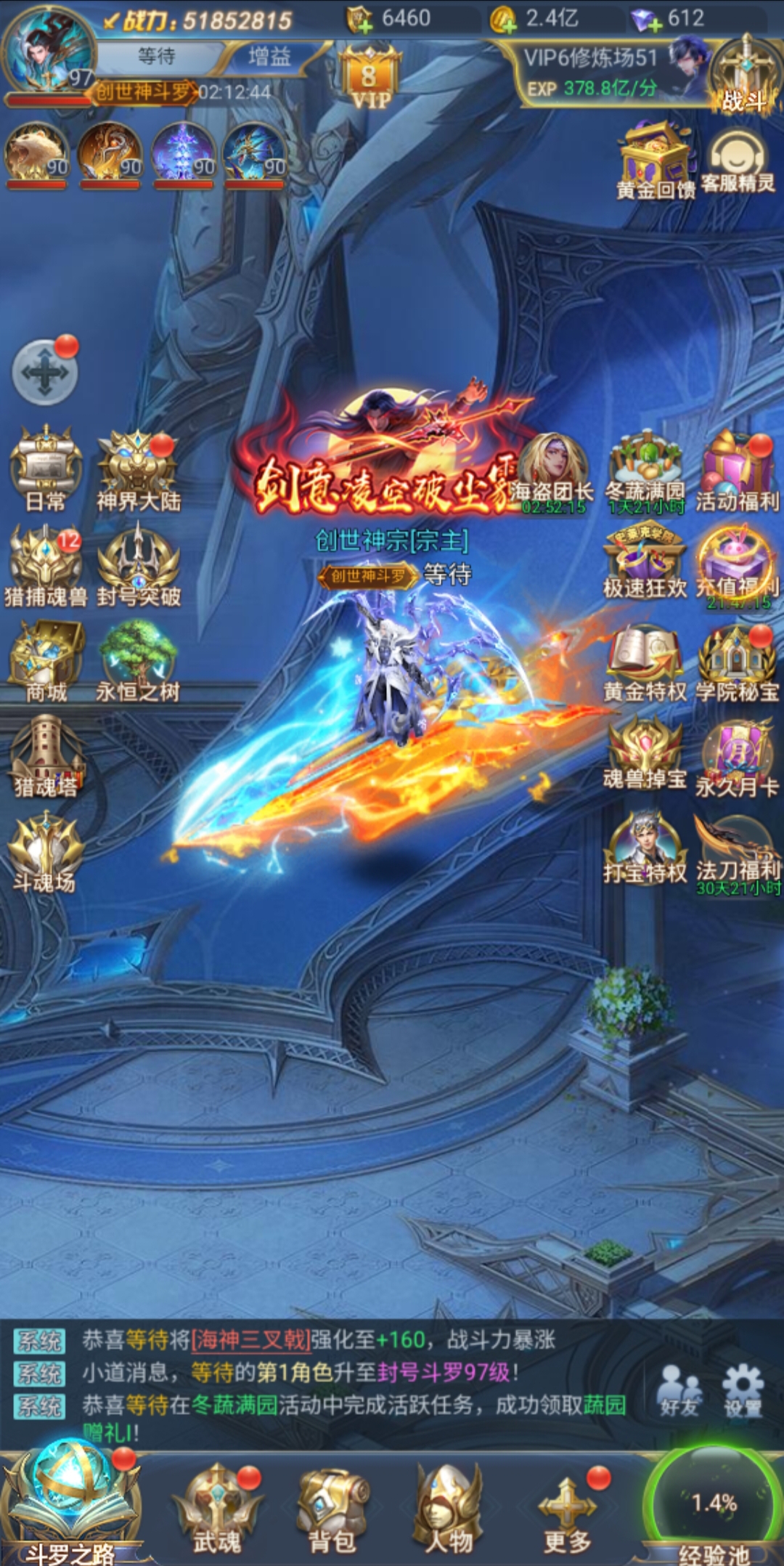Image resolution: width=784 pixels, height=1566 pixels.
Task: Open the 设置 settings gear
Action: [742, 1390]
